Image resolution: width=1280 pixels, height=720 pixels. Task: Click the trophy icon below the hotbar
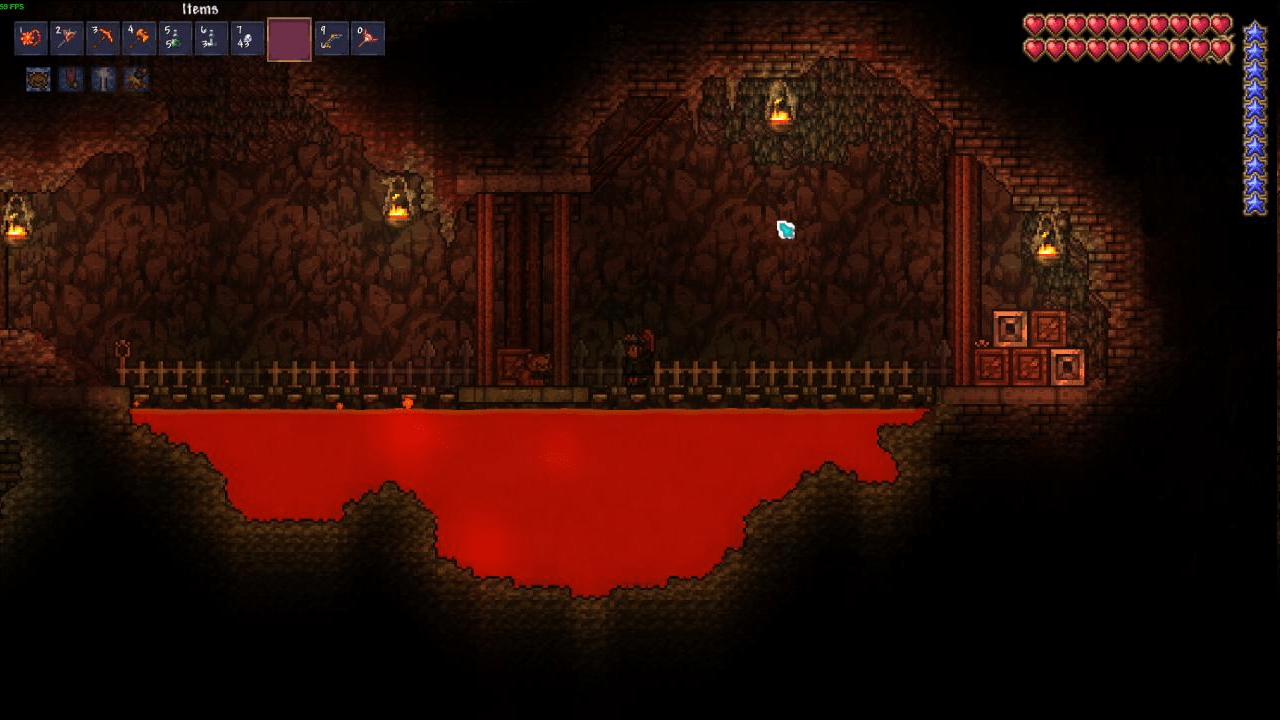tap(38, 79)
